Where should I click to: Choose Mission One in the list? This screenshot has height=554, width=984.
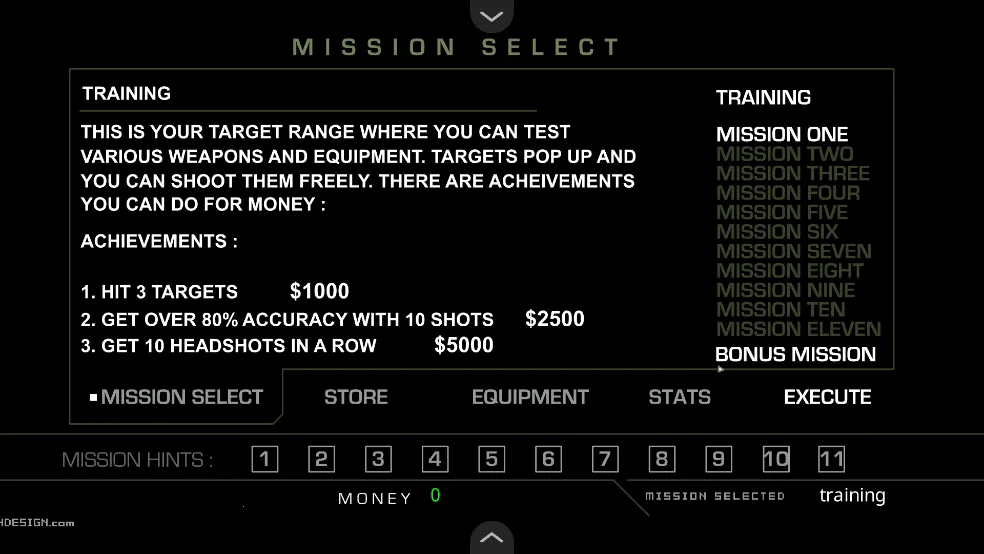[x=782, y=134]
